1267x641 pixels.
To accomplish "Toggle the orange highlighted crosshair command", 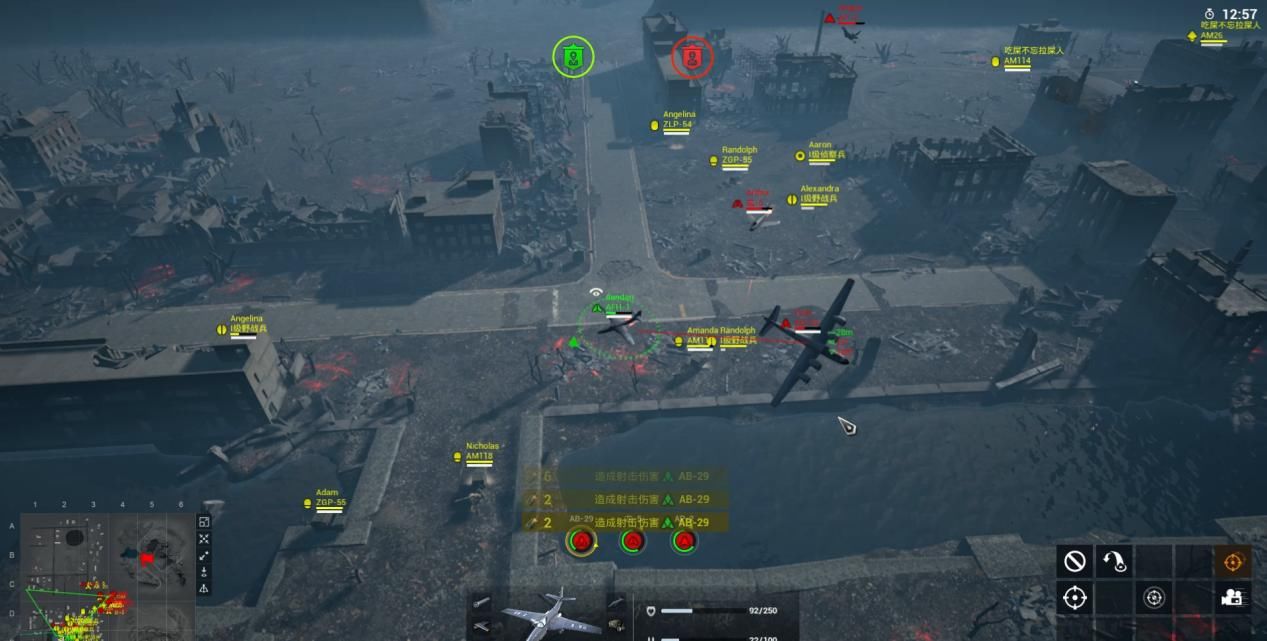I will [1232, 561].
